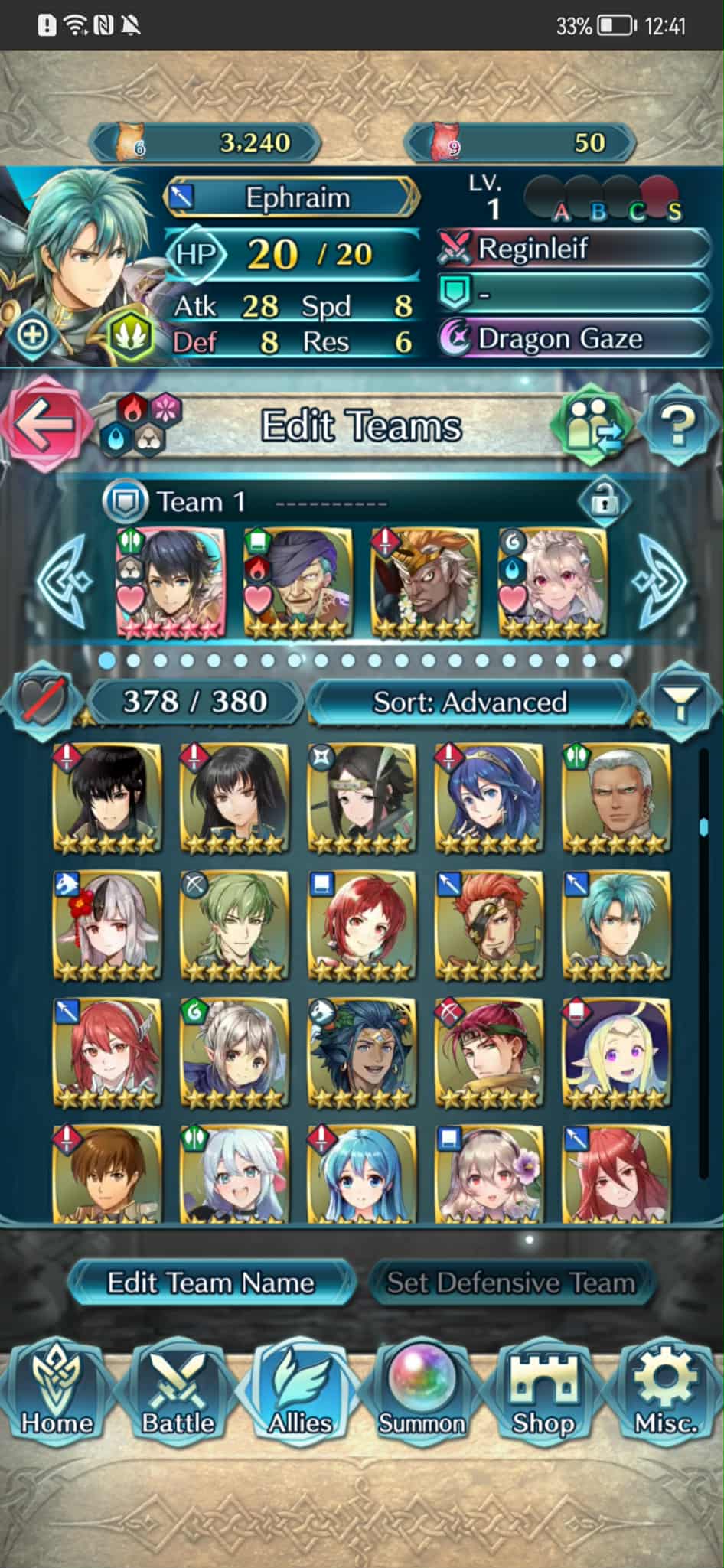The width and height of the screenshot is (724, 1568).
Task: Go back with the red arrow button
Action: point(42,424)
